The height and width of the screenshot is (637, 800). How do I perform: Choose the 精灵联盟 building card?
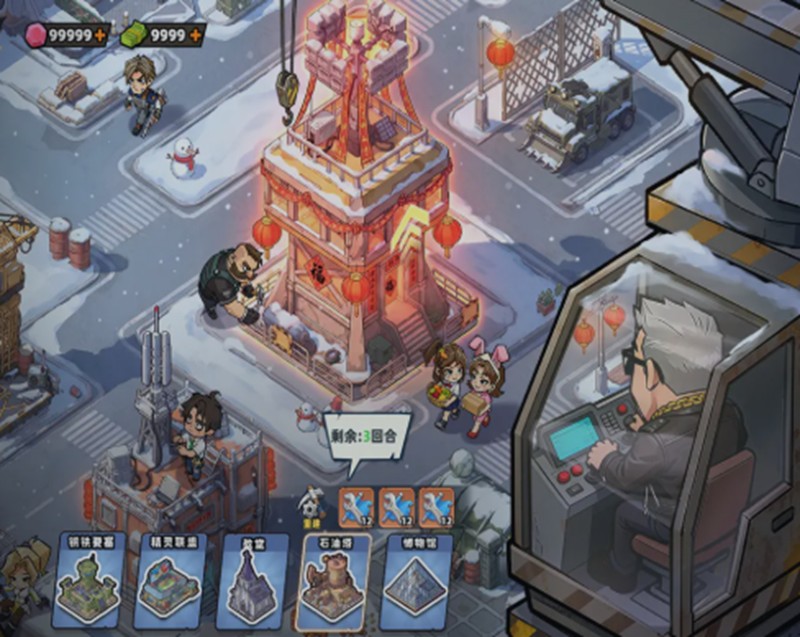pos(168,581)
